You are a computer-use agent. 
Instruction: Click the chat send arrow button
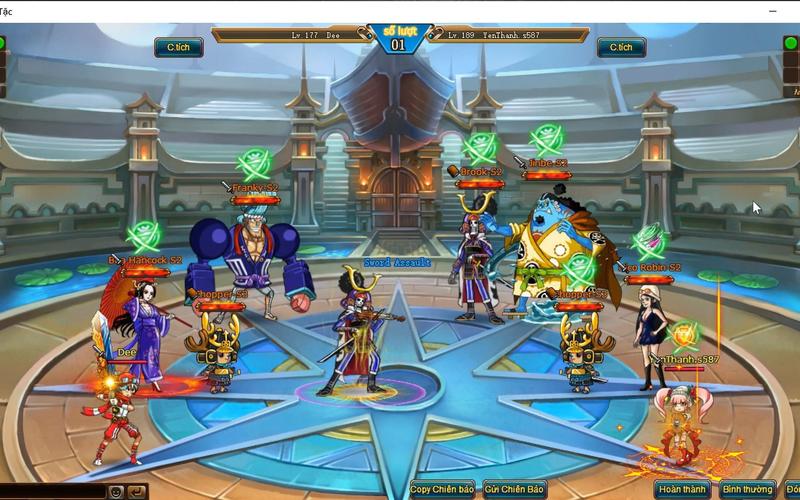click(136, 492)
